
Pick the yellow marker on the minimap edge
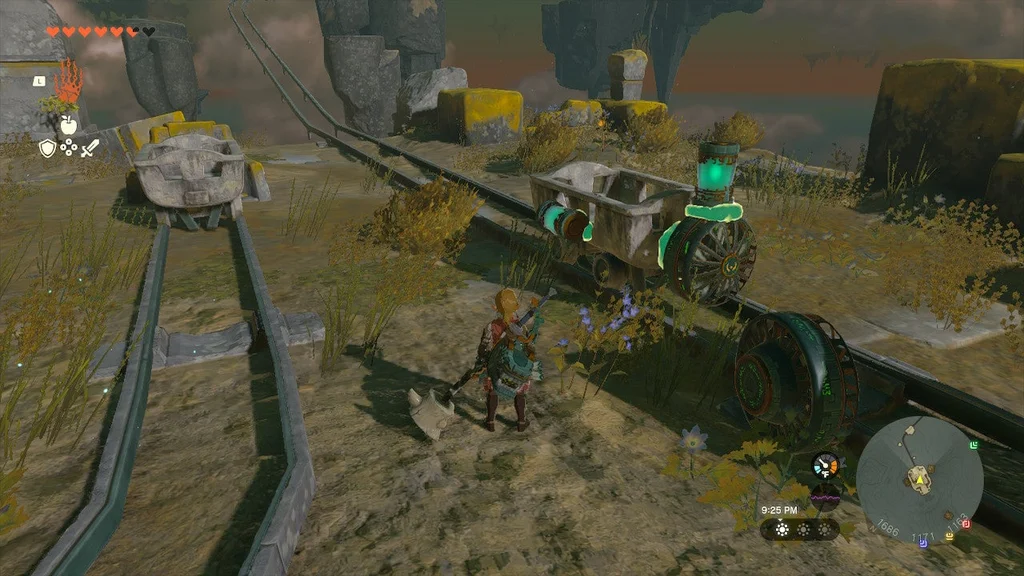[x=948, y=536]
